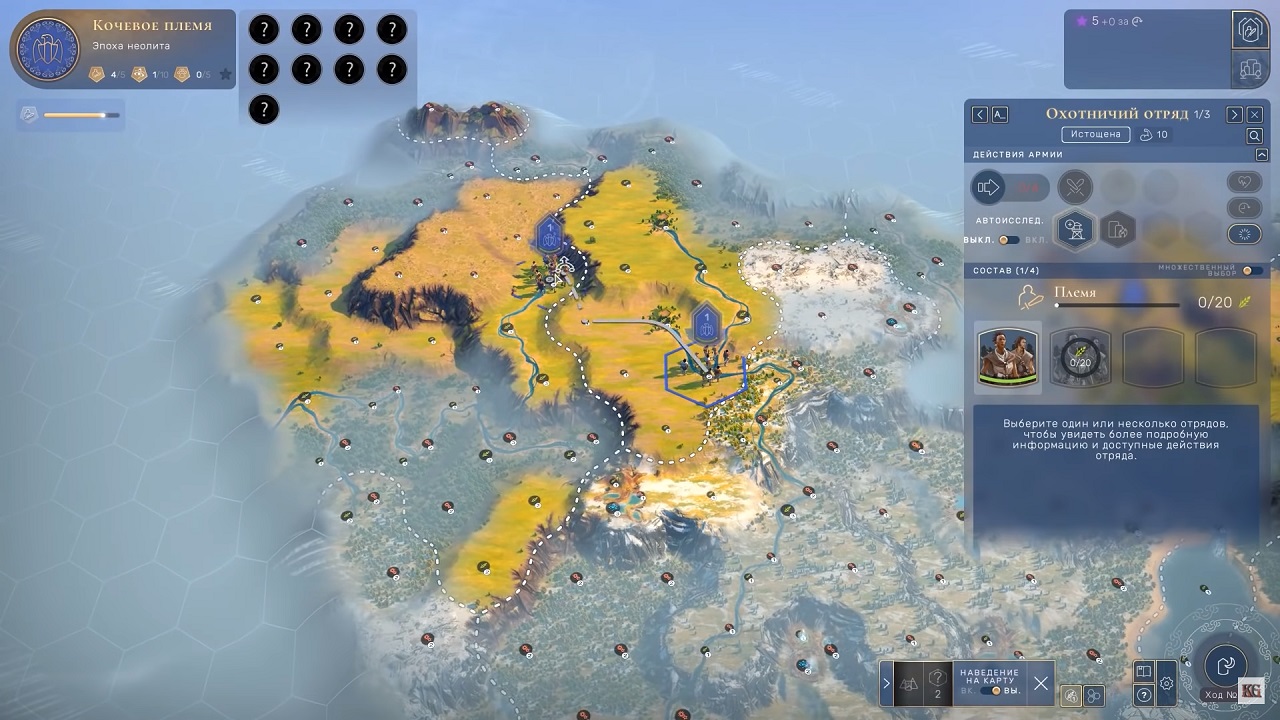The width and height of the screenshot is (1280, 720).
Task: Toggle auto-explore on
Action: click(x=1009, y=240)
